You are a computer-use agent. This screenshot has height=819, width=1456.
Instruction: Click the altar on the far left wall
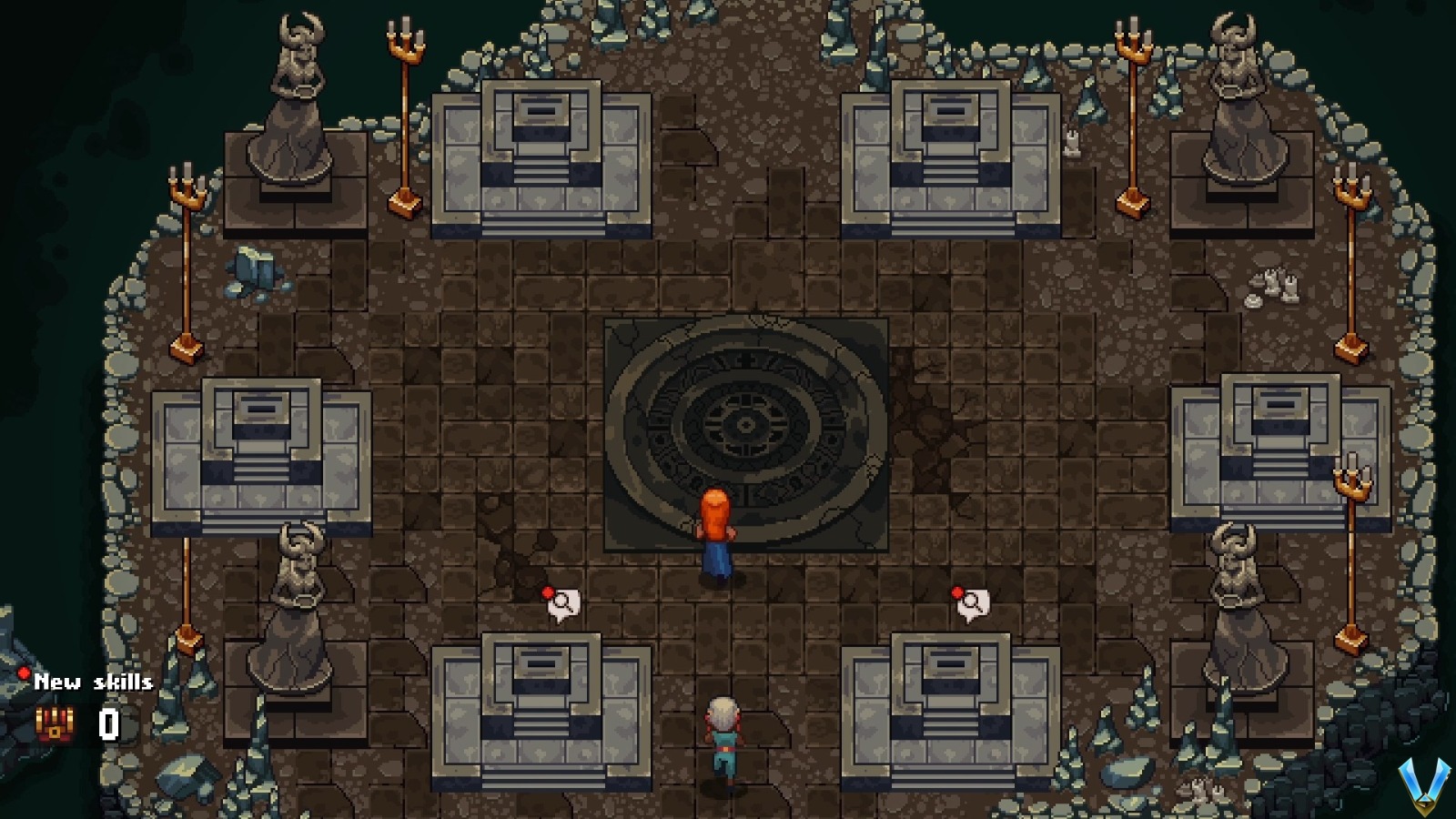tap(259, 455)
